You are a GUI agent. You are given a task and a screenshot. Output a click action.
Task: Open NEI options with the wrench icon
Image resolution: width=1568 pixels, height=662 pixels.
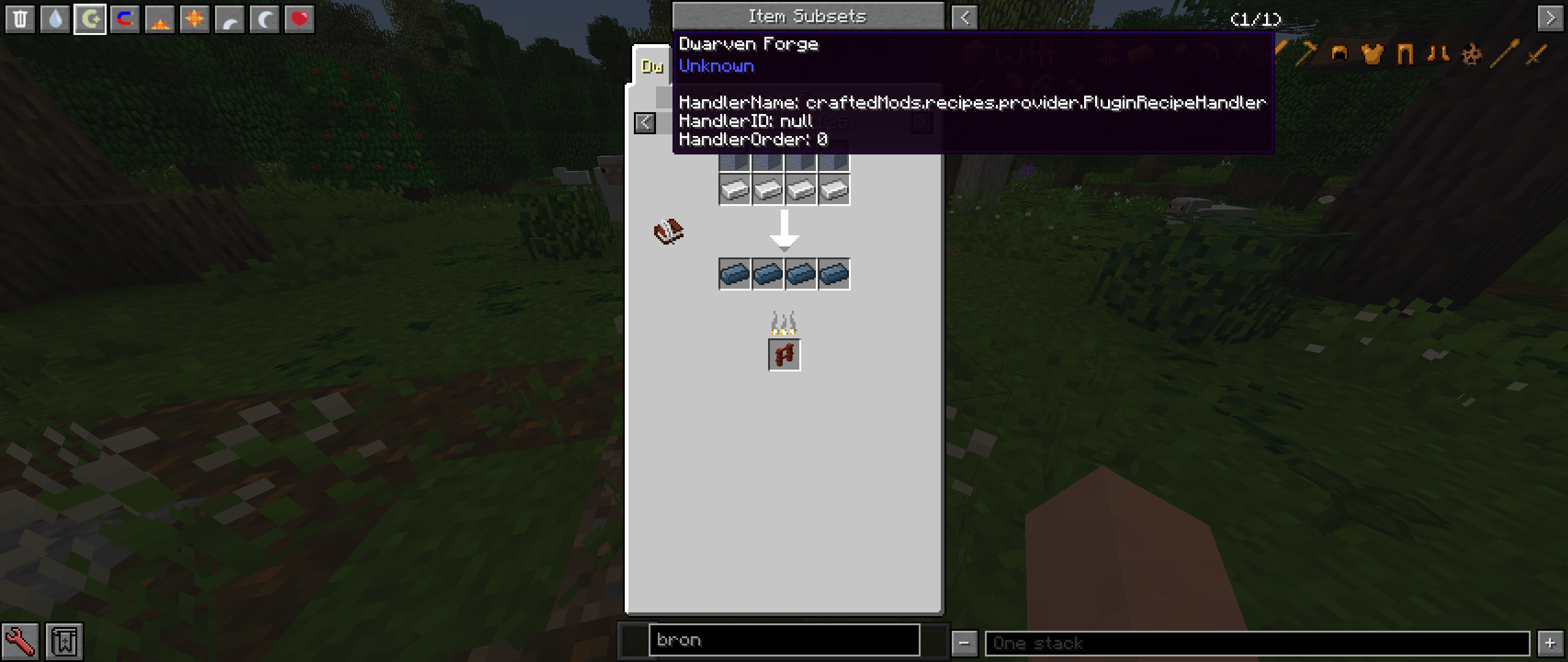pyautogui.click(x=21, y=640)
